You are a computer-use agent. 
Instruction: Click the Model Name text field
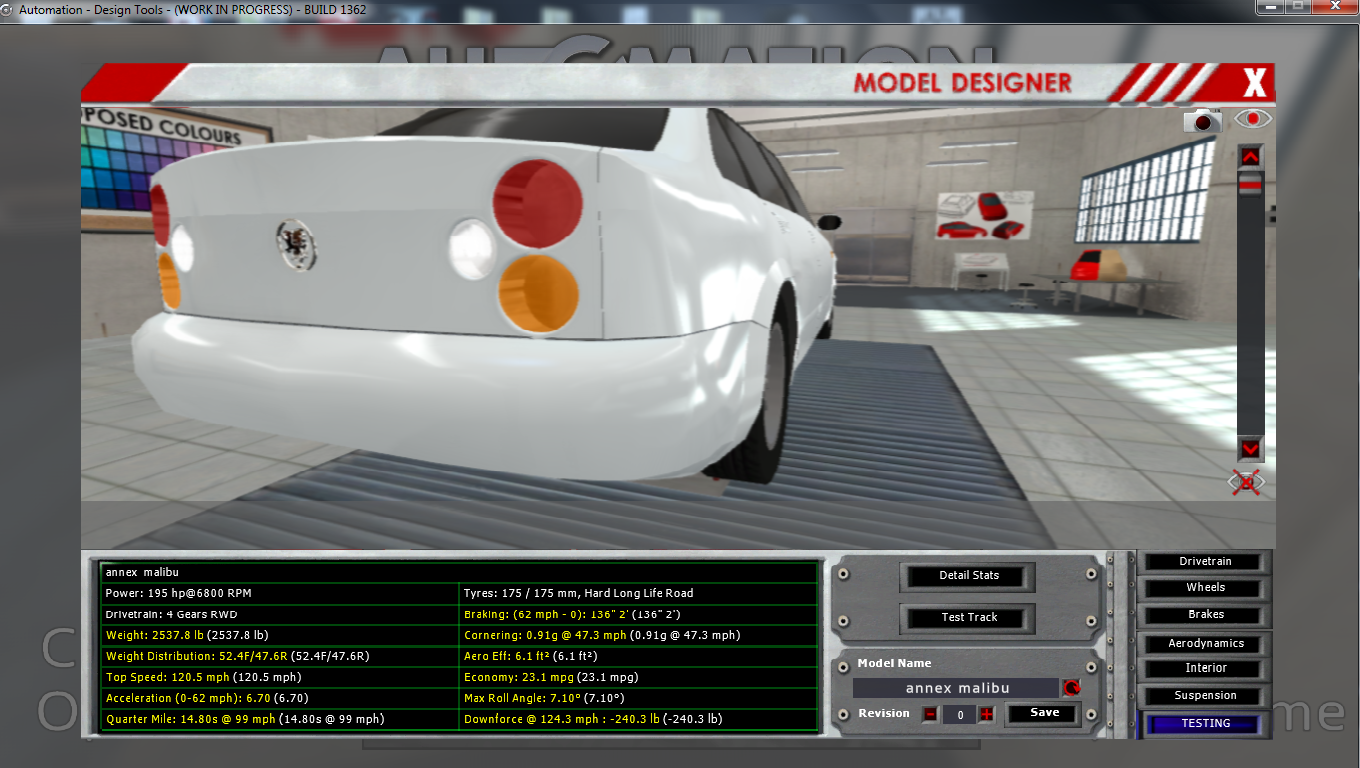[x=956, y=688]
